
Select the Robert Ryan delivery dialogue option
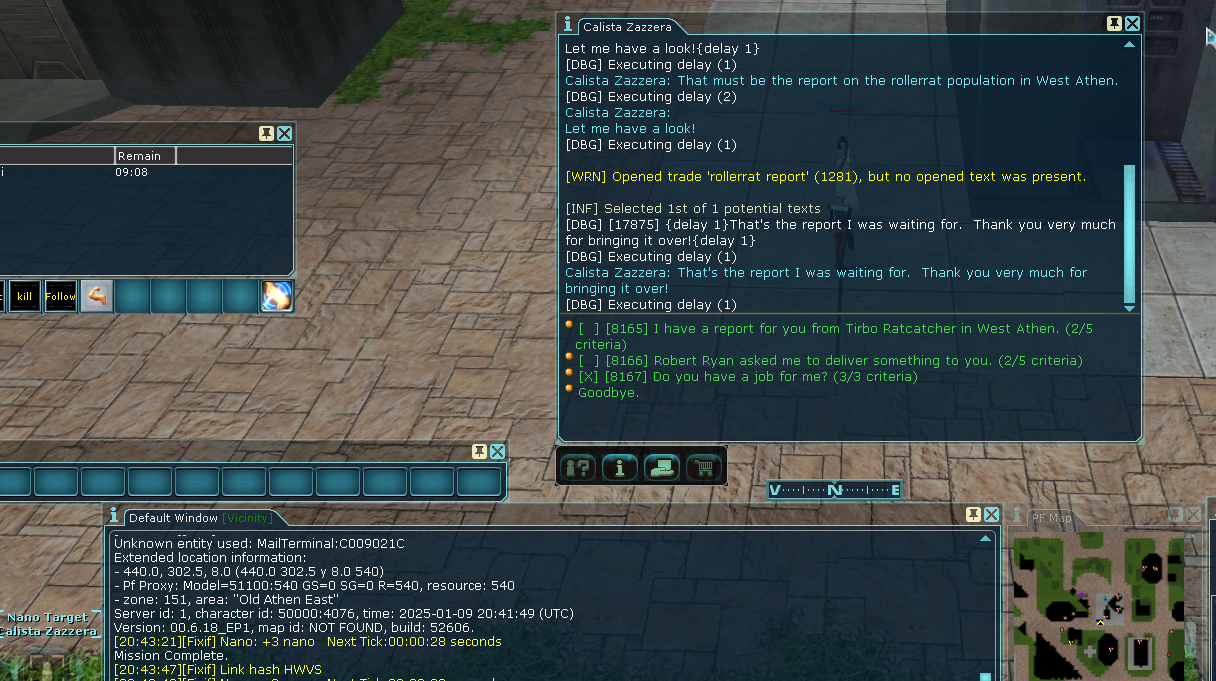[830, 360]
